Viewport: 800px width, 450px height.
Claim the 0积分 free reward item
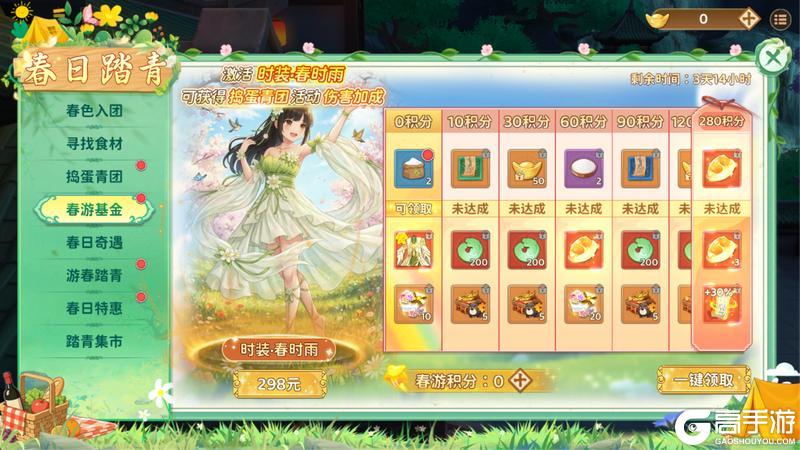(413, 168)
